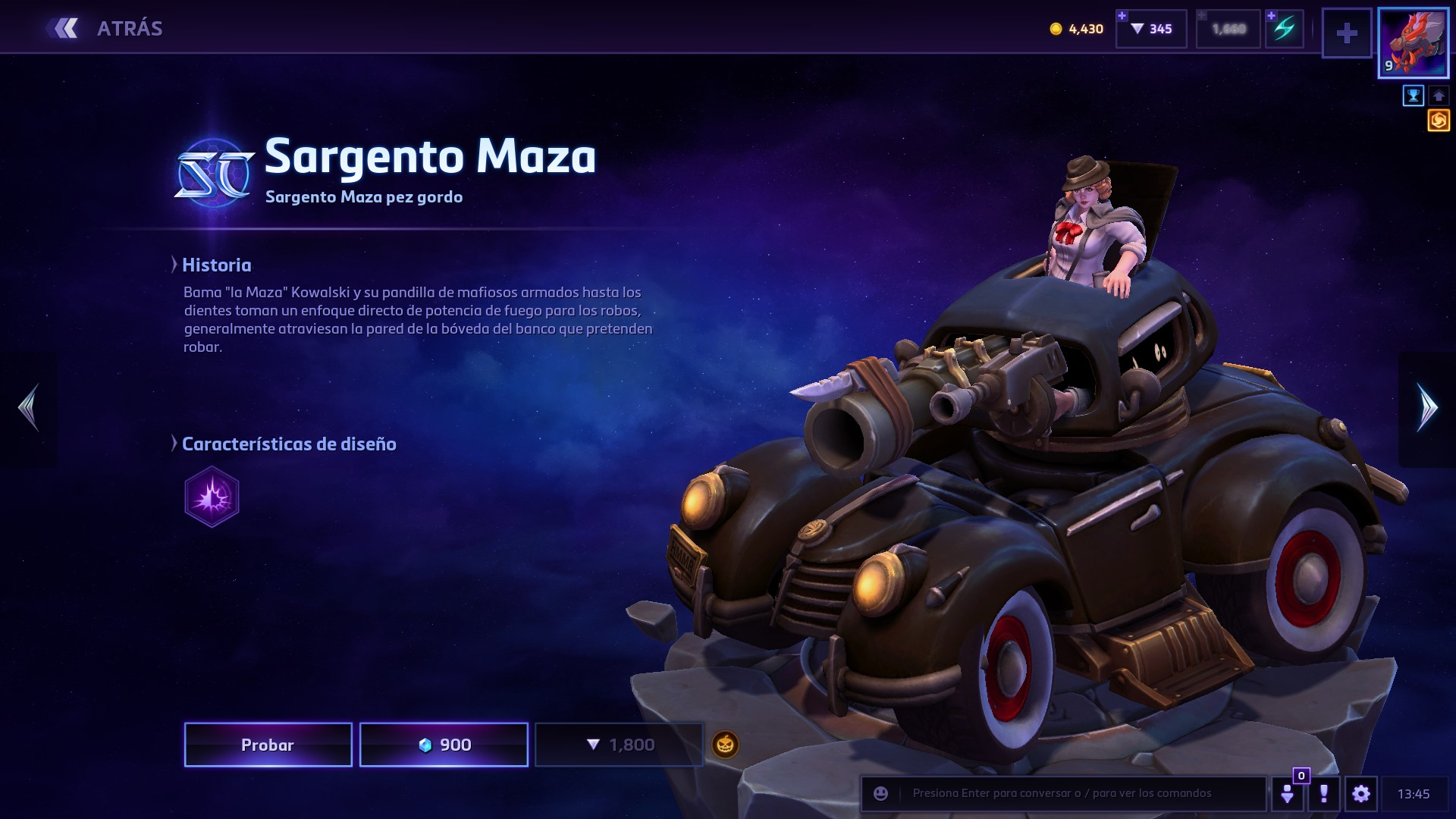1456x819 pixels.
Task: Open the trophy icon below the portrait
Action: tap(1413, 96)
